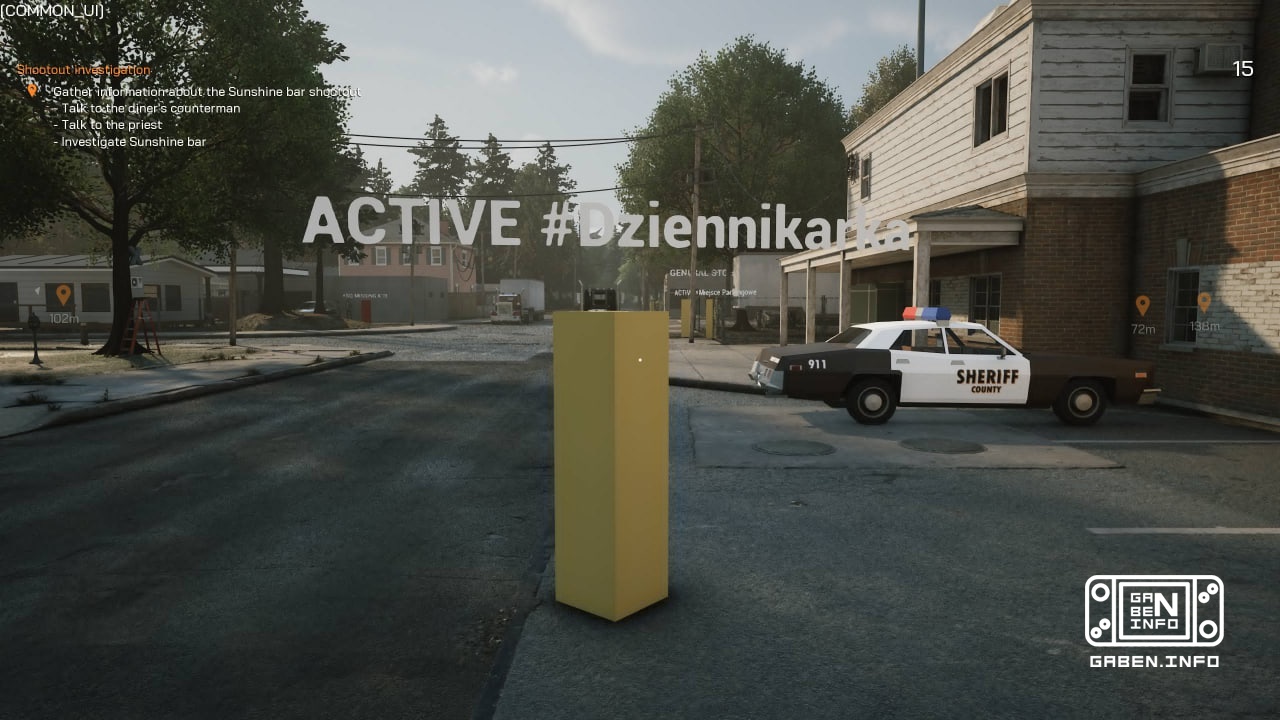Click the orange ACTIVE marker near the sign

tap(681, 294)
